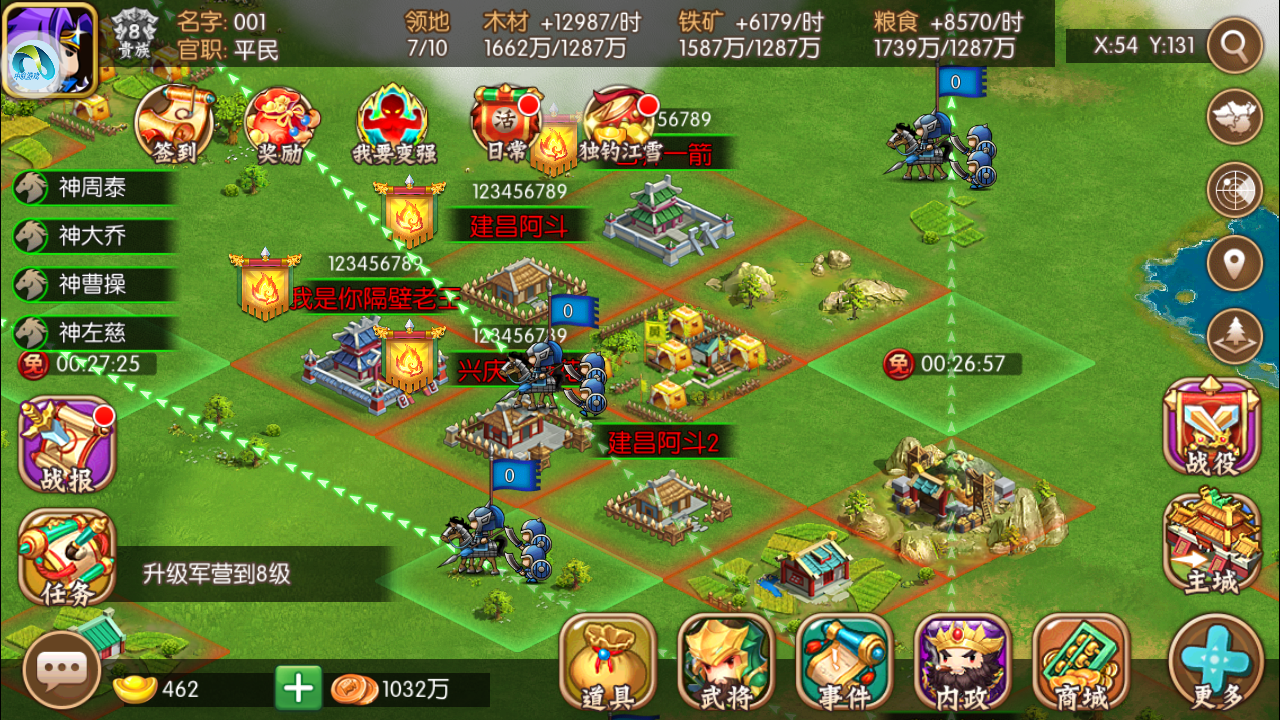1280x720 pixels.
Task: Select 神曹操 from the general list
Action: 92,284
